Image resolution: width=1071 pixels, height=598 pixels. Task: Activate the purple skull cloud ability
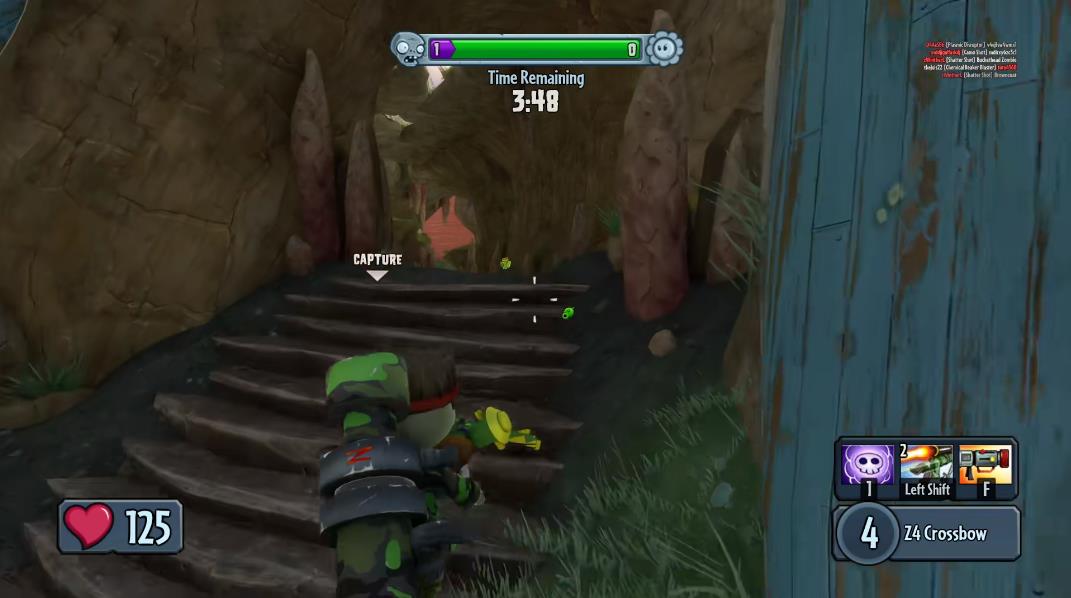(866, 465)
